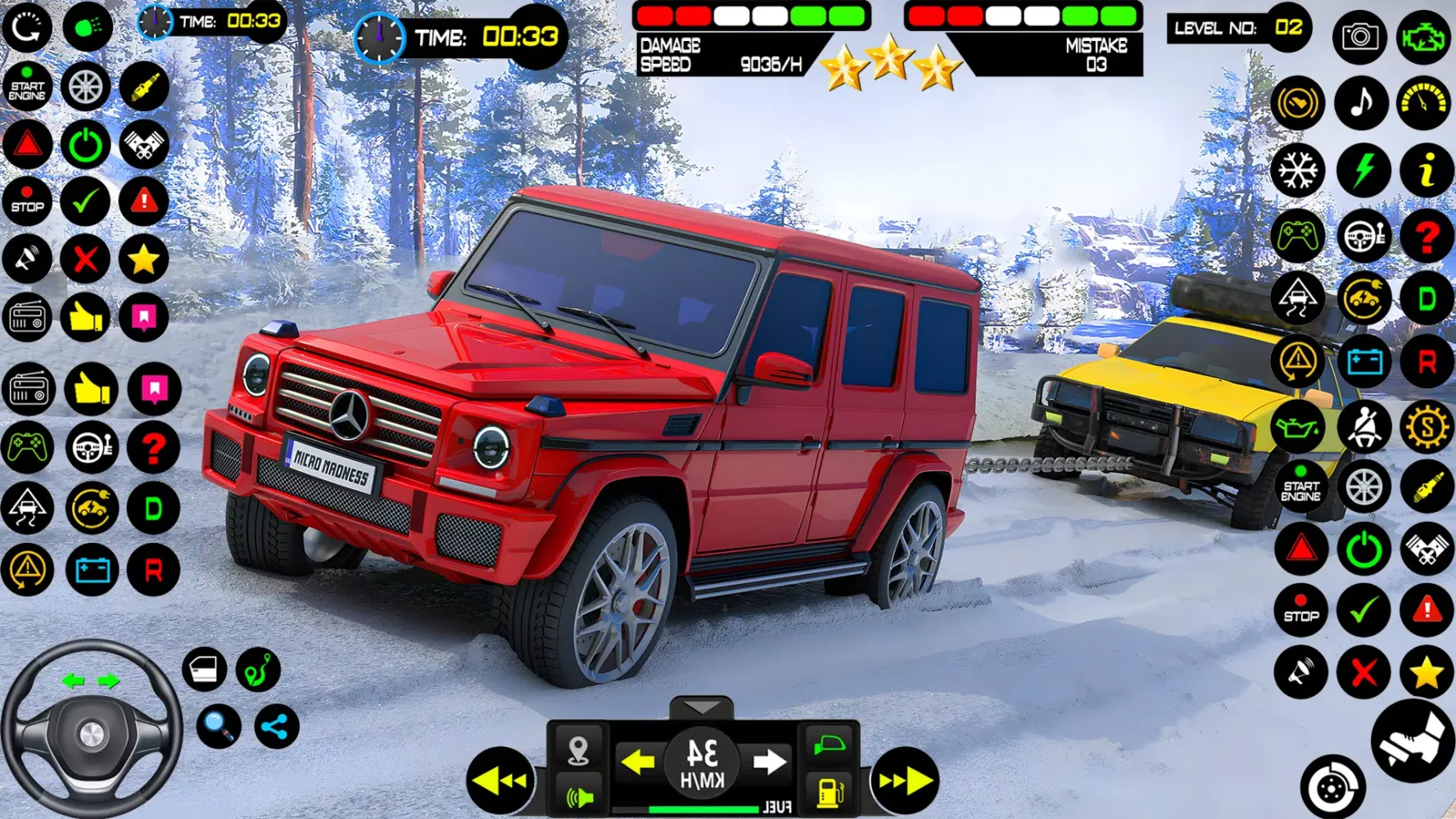Hit the yellow double right arrow button
Image resolution: width=1456 pixels, height=819 pixels.
tap(905, 781)
